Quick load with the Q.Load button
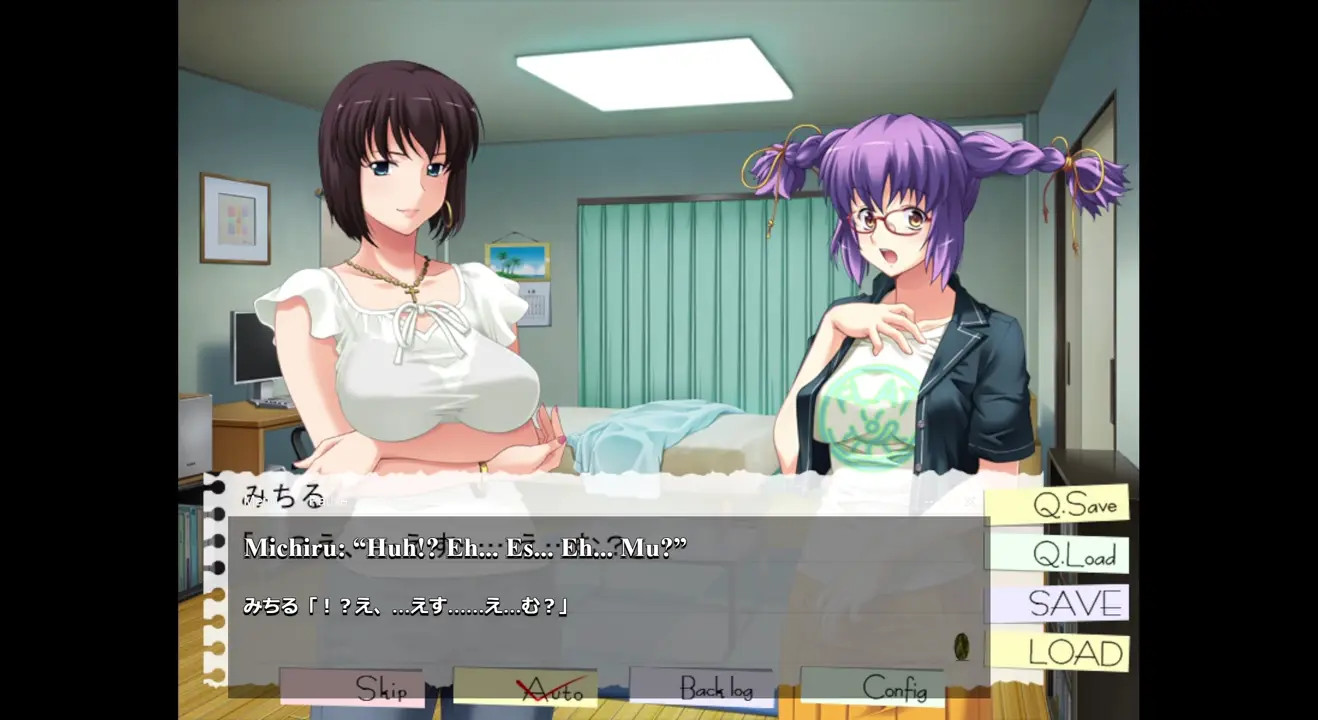The height and width of the screenshot is (720, 1318). 1059,555
